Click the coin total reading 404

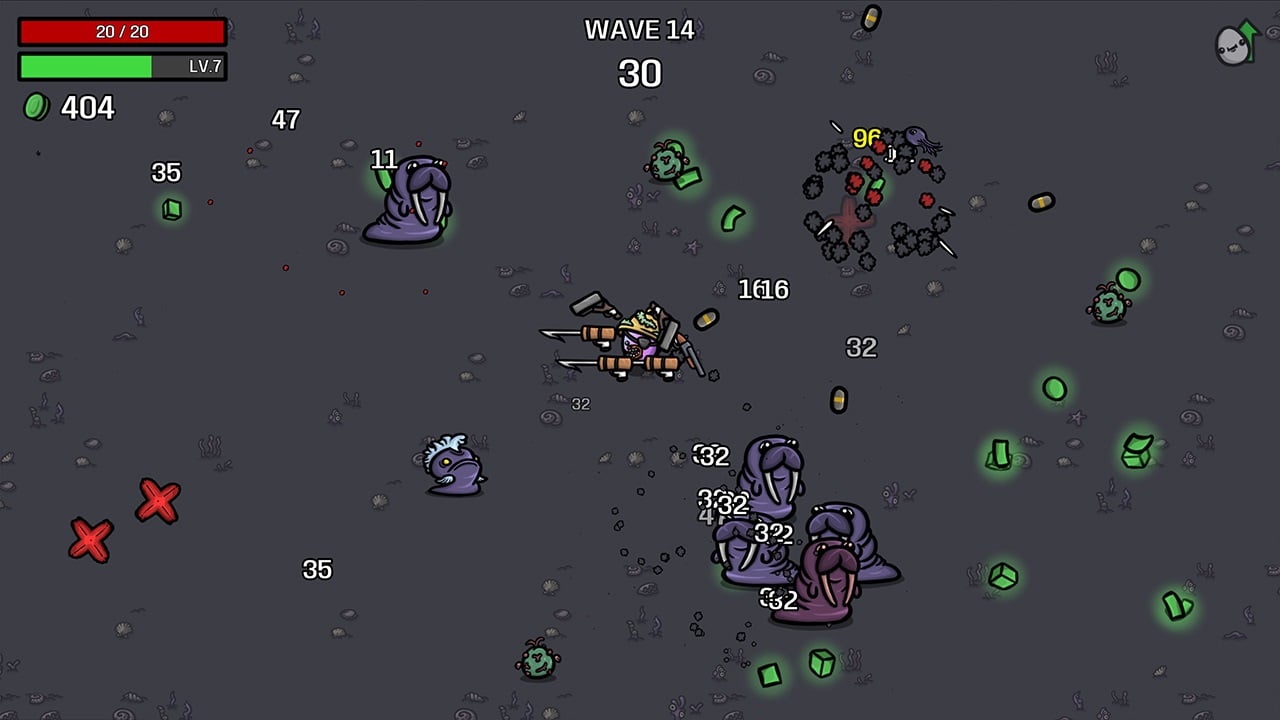point(85,107)
